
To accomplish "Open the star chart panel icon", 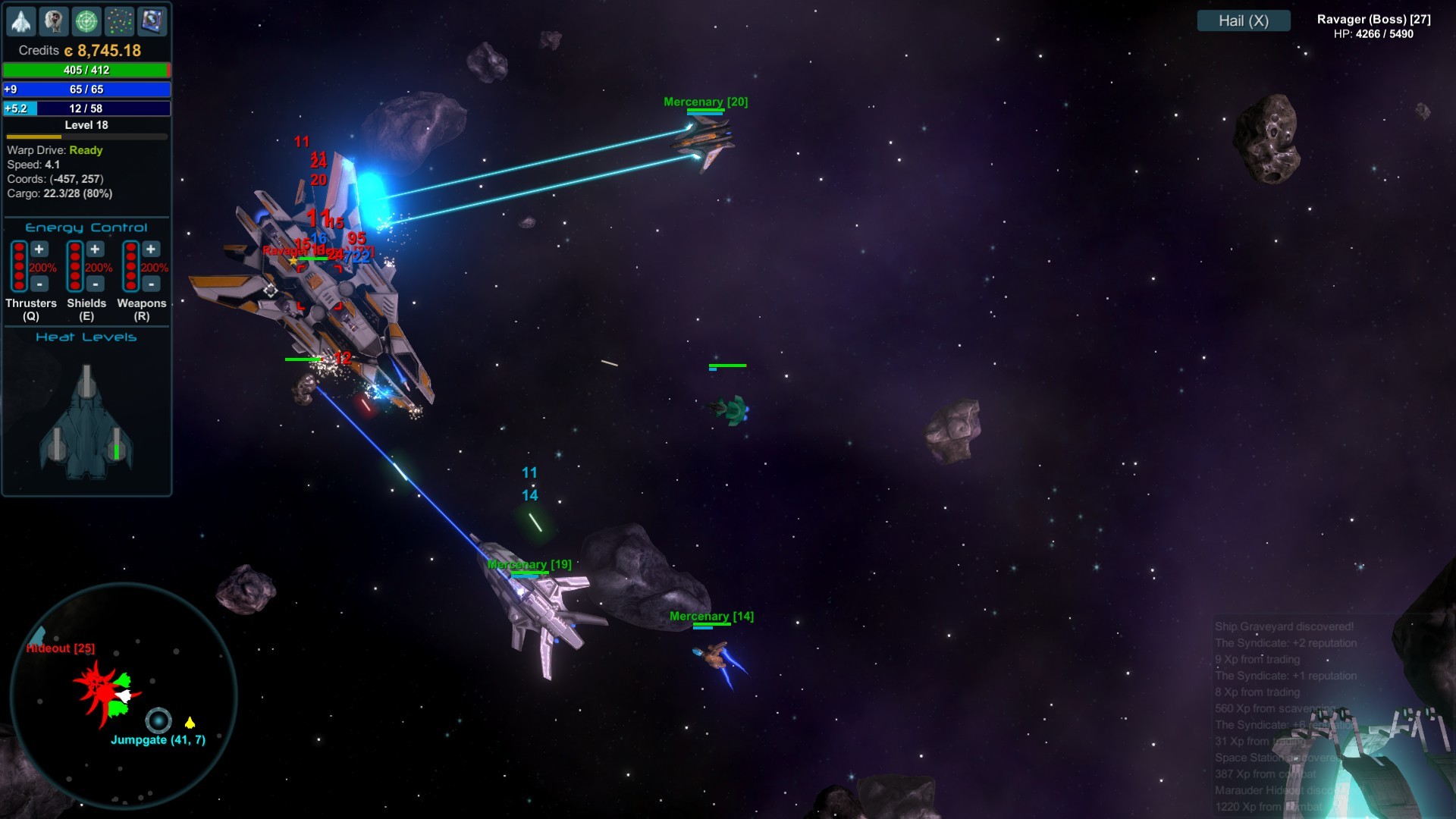I will [152, 21].
